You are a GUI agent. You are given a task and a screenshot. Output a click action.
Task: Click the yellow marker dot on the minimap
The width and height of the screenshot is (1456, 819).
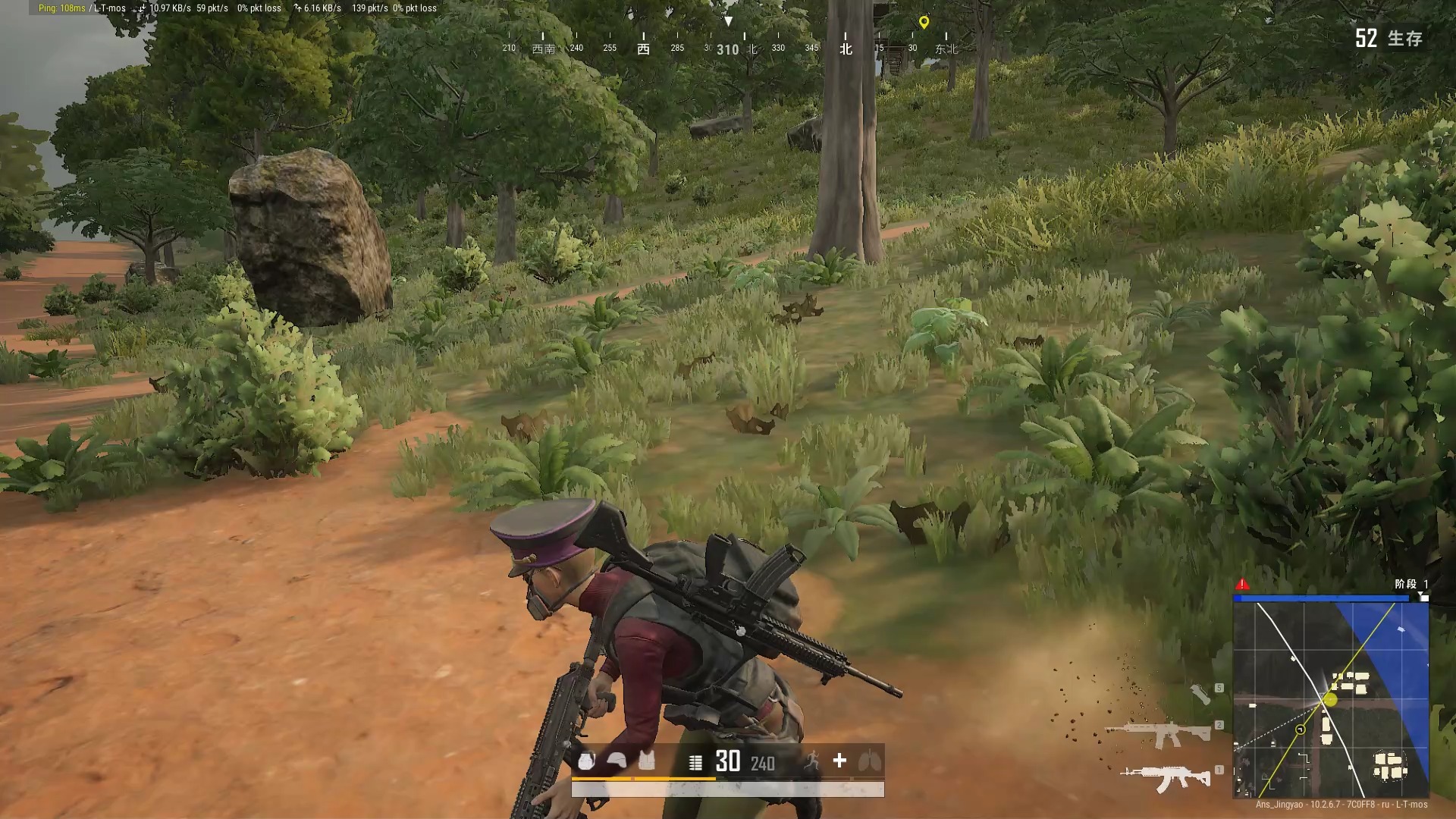[x=1330, y=701]
